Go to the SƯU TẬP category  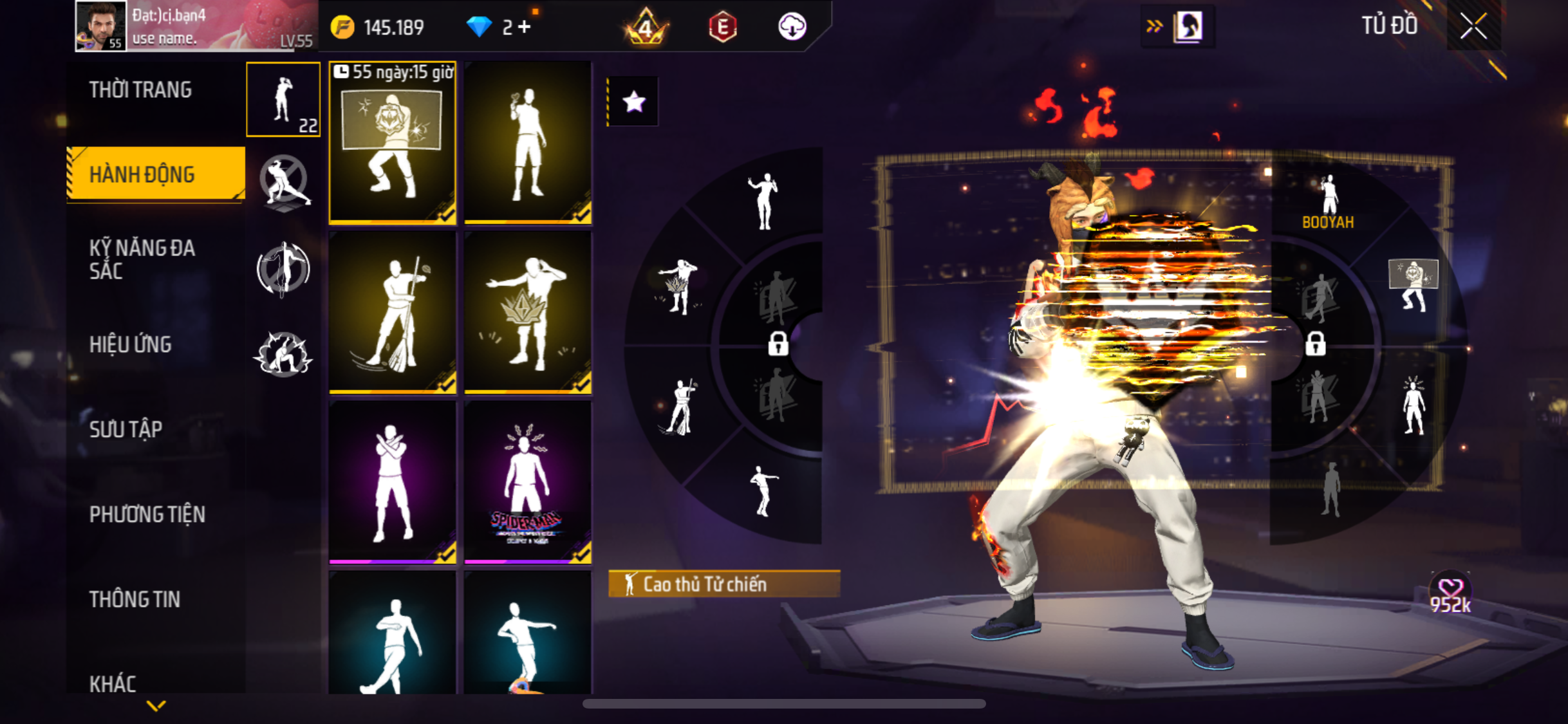(126, 429)
